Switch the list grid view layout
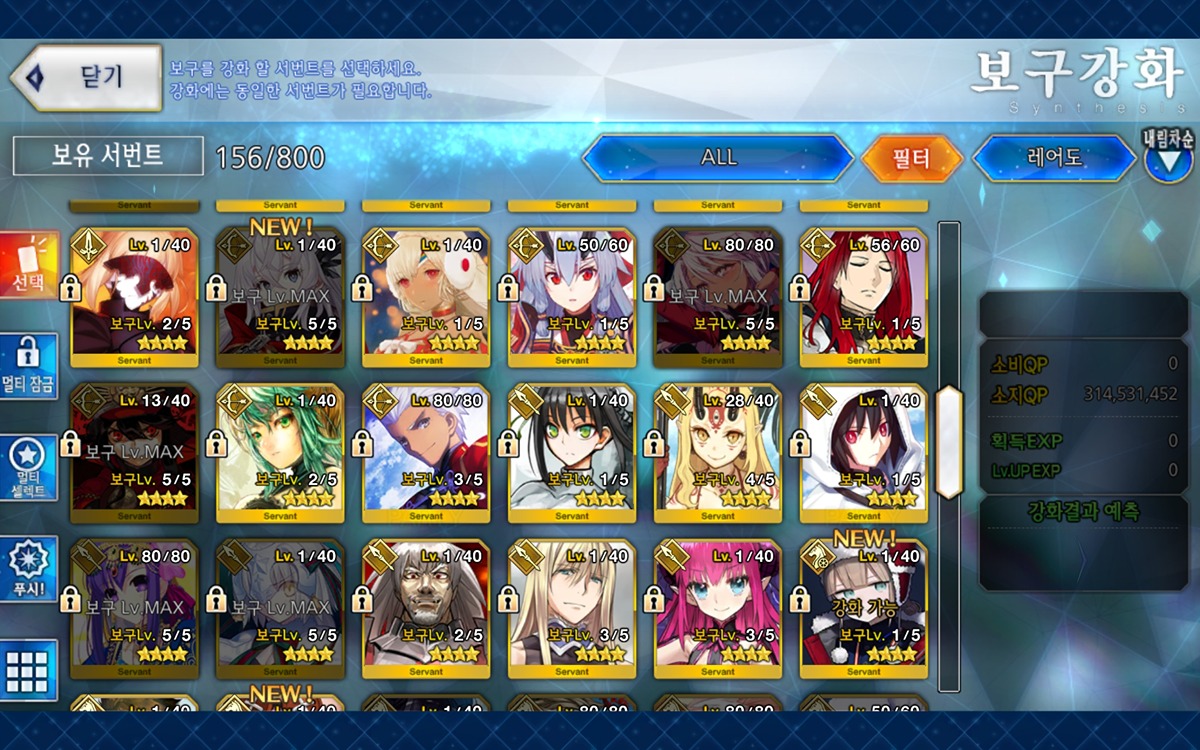This screenshot has height=750, width=1200. coord(29,670)
